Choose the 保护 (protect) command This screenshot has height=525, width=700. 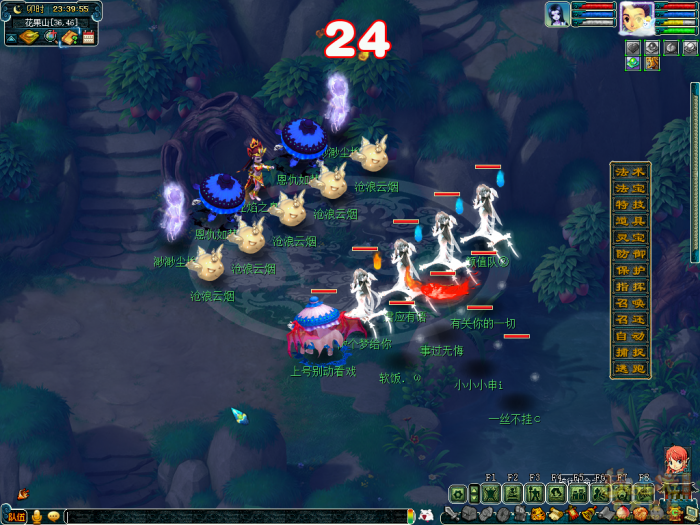click(630, 270)
